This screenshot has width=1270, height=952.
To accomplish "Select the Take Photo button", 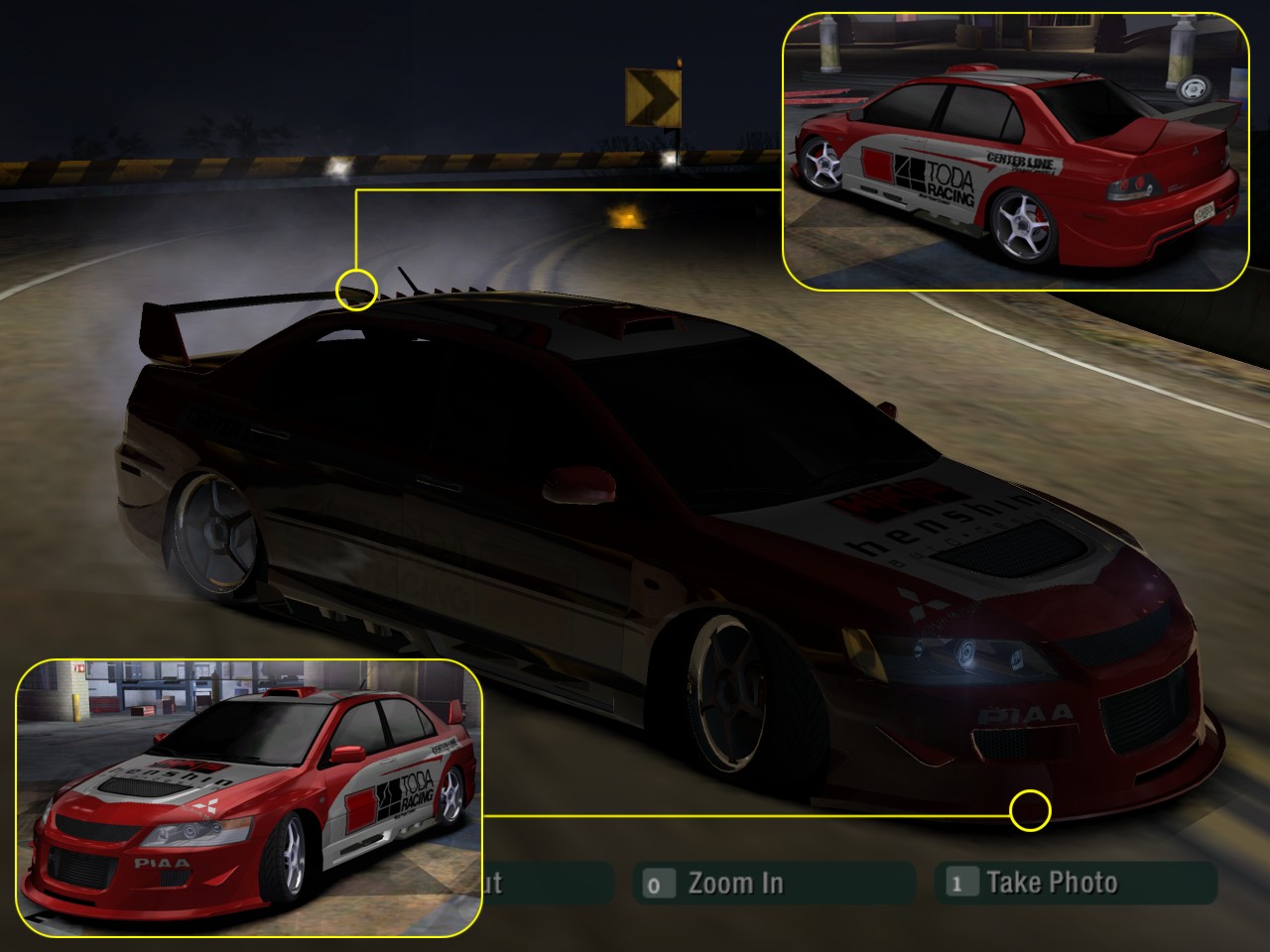I will pos(1076,883).
